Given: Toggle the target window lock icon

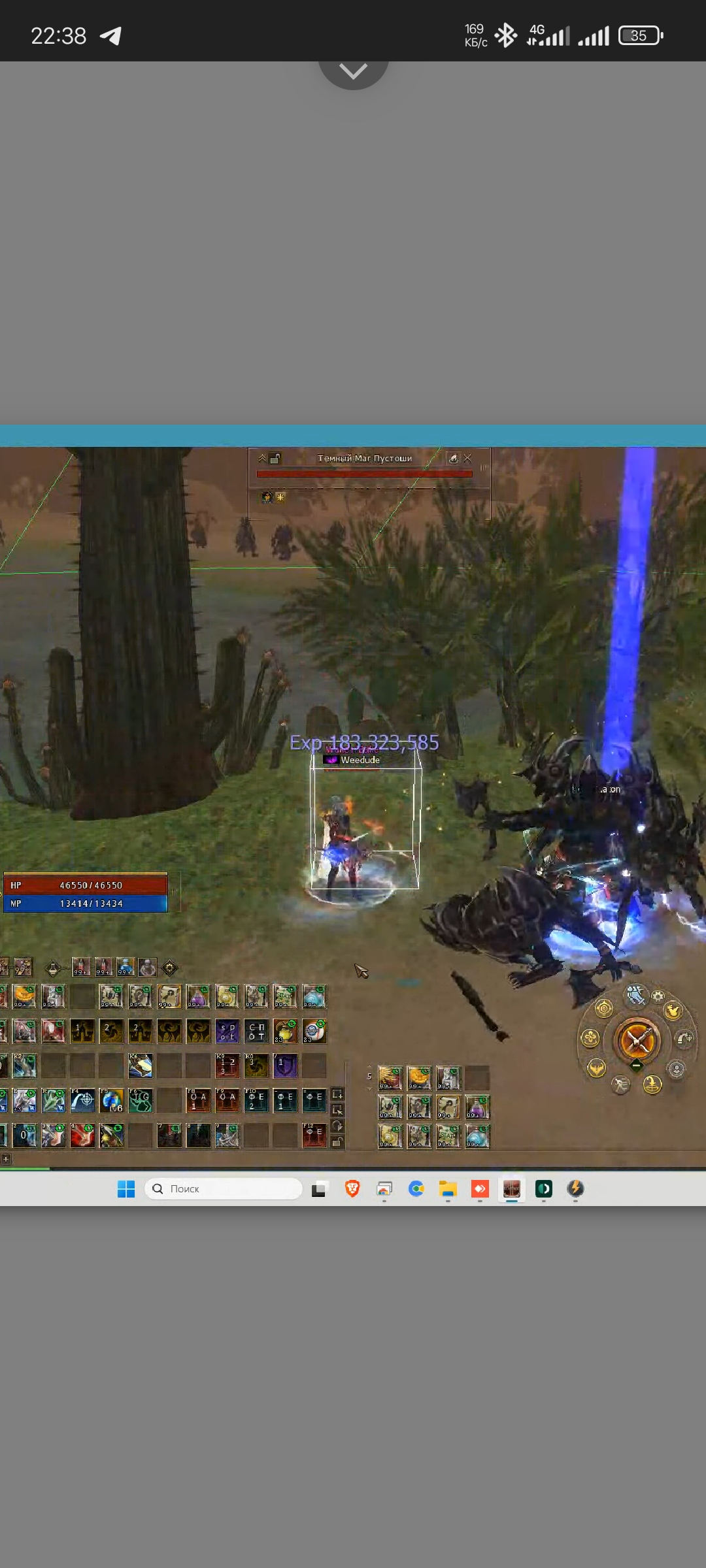Looking at the screenshot, I should pos(275,459).
